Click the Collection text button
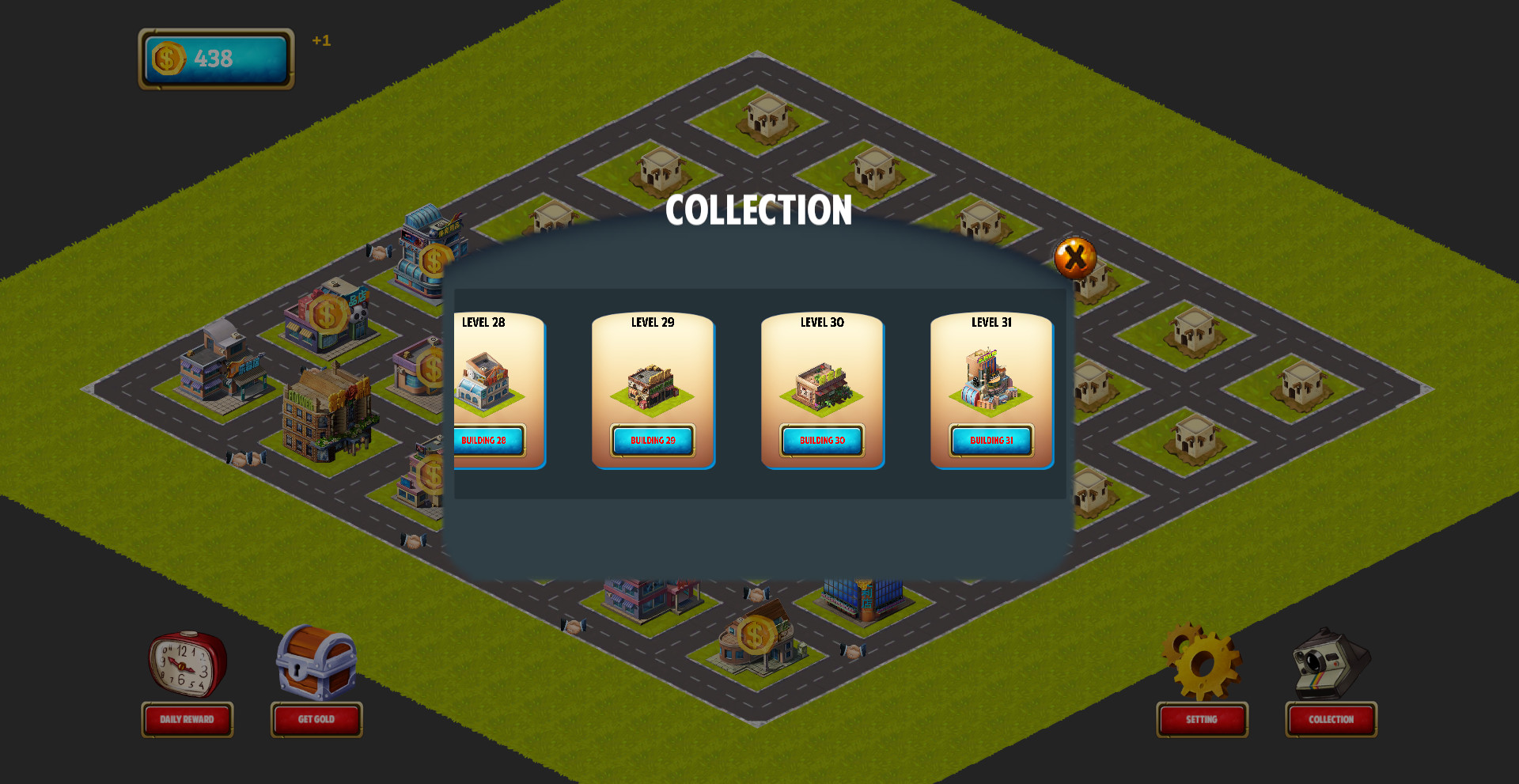This screenshot has width=1519, height=784. 1331,720
